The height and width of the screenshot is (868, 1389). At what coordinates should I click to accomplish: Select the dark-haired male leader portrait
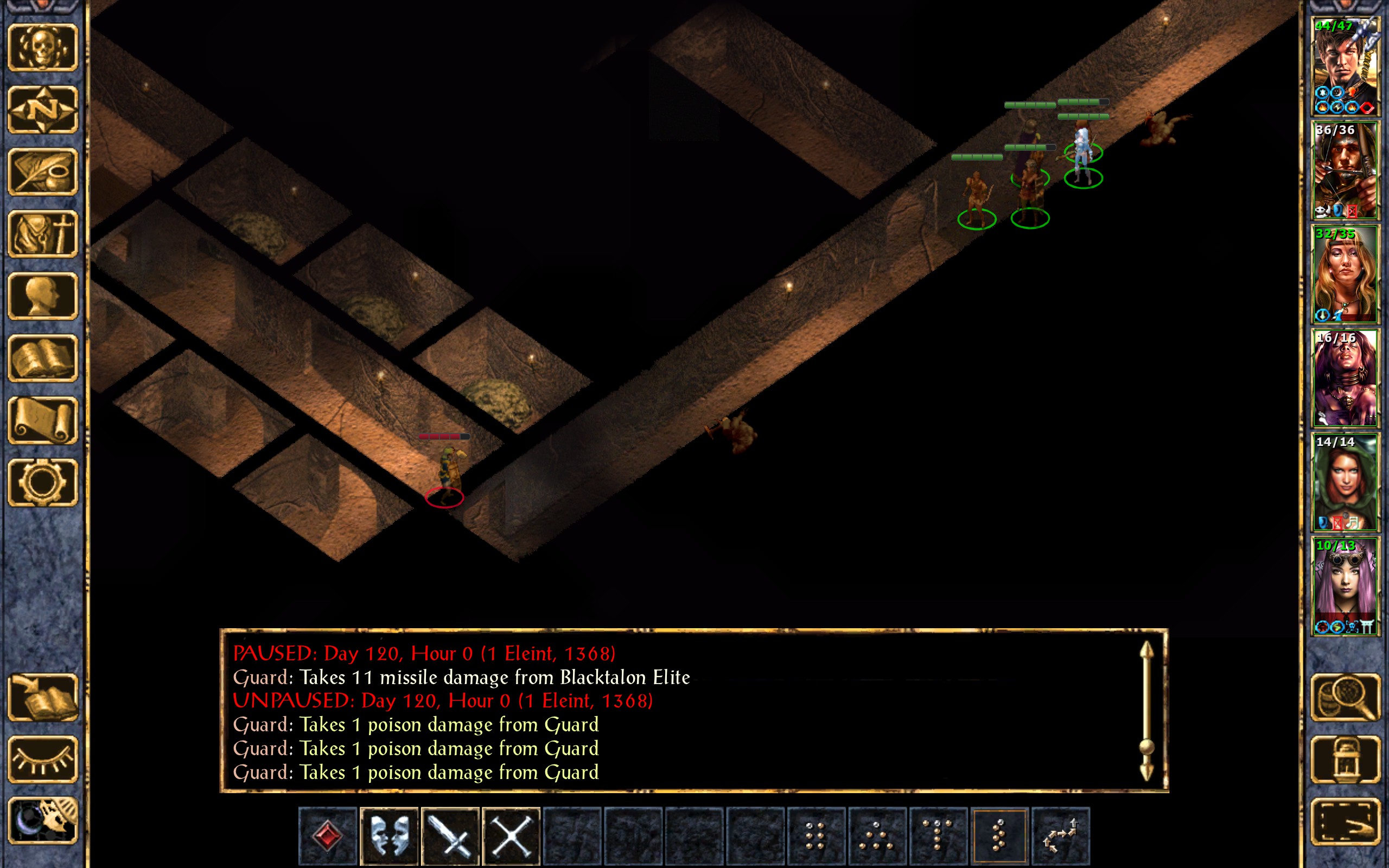tap(1345, 67)
